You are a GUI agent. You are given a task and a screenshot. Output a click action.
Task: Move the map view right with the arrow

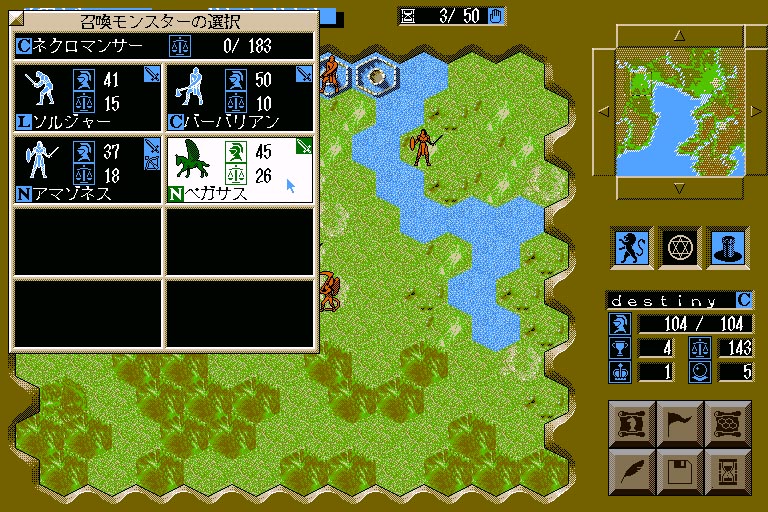point(756,111)
